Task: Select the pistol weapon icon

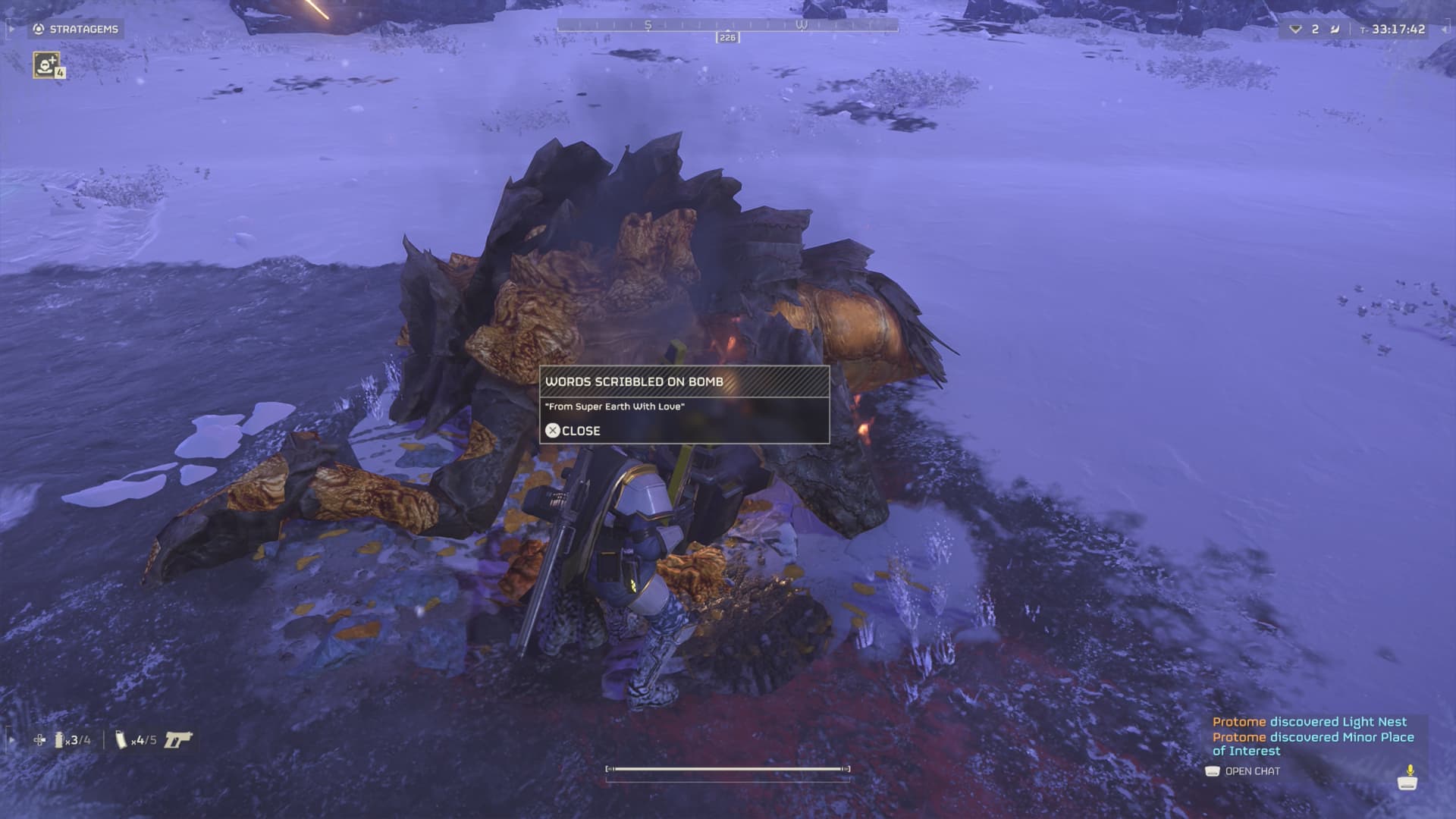Action: 178,739
